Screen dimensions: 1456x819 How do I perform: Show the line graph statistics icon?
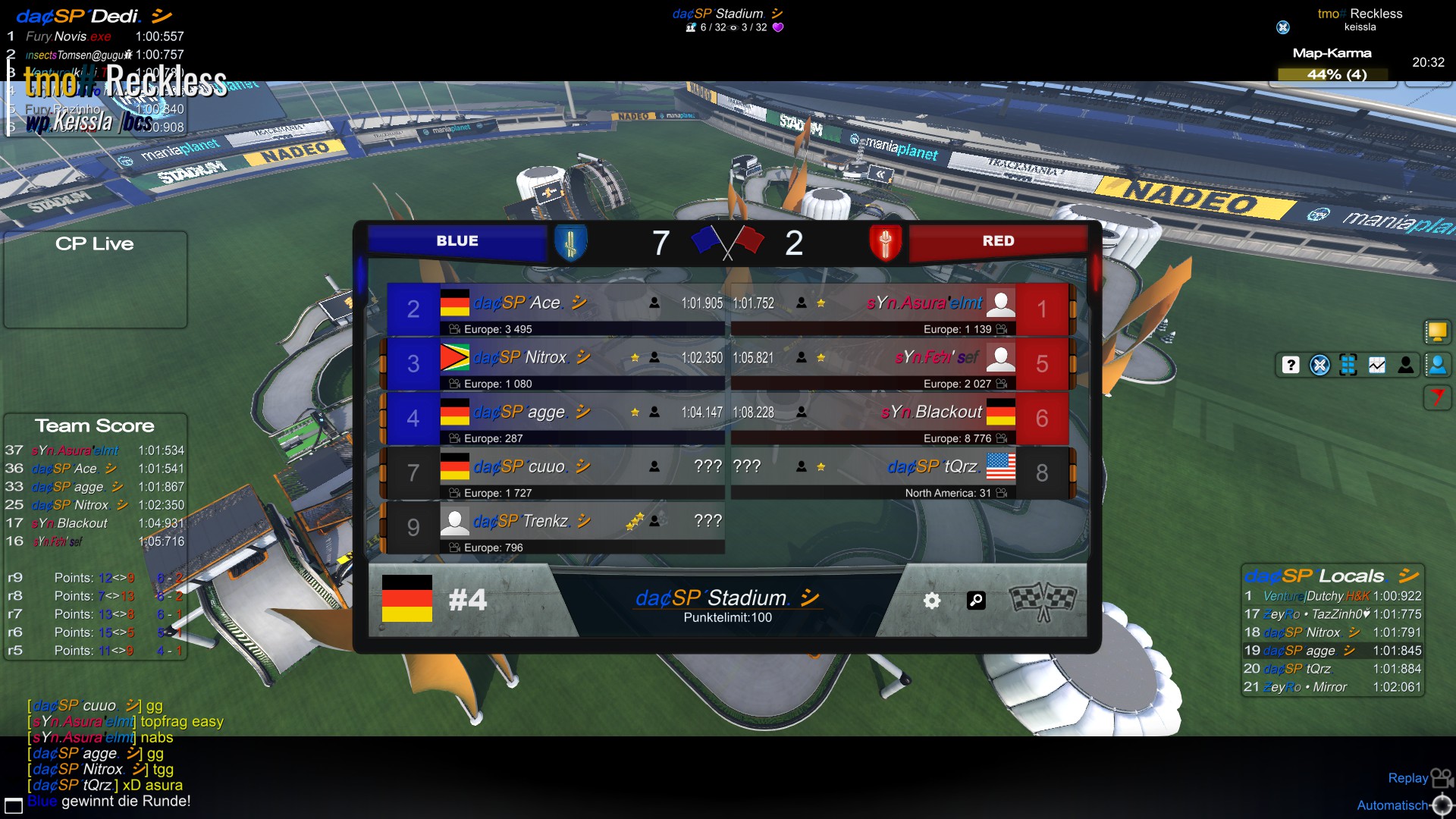point(1377,366)
